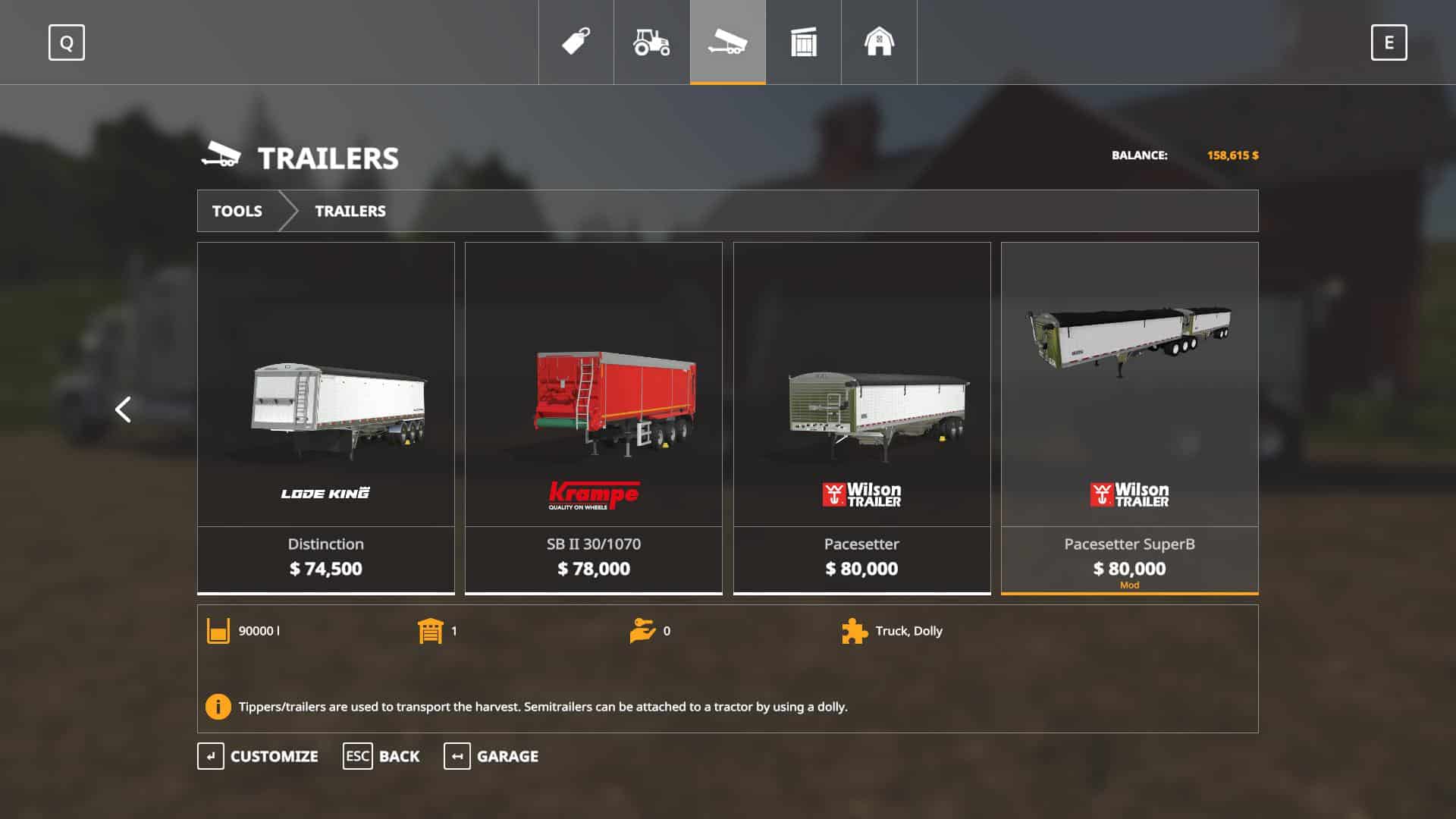1456x819 pixels.
Task: Switch to the barn placeables tab
Action: pyautogui.click(x=879, y=42)
